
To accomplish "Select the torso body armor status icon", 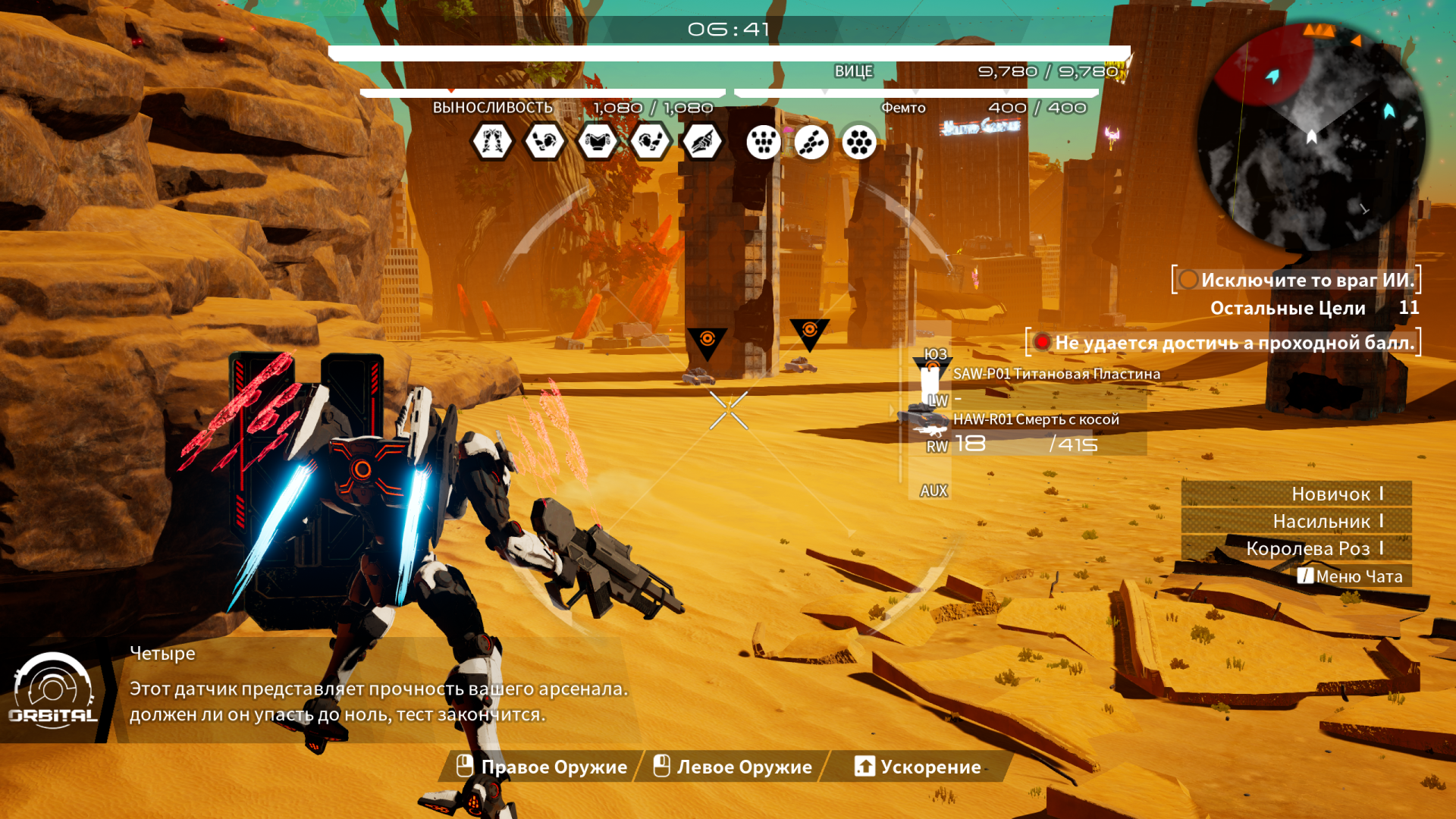I will [598, 142].
